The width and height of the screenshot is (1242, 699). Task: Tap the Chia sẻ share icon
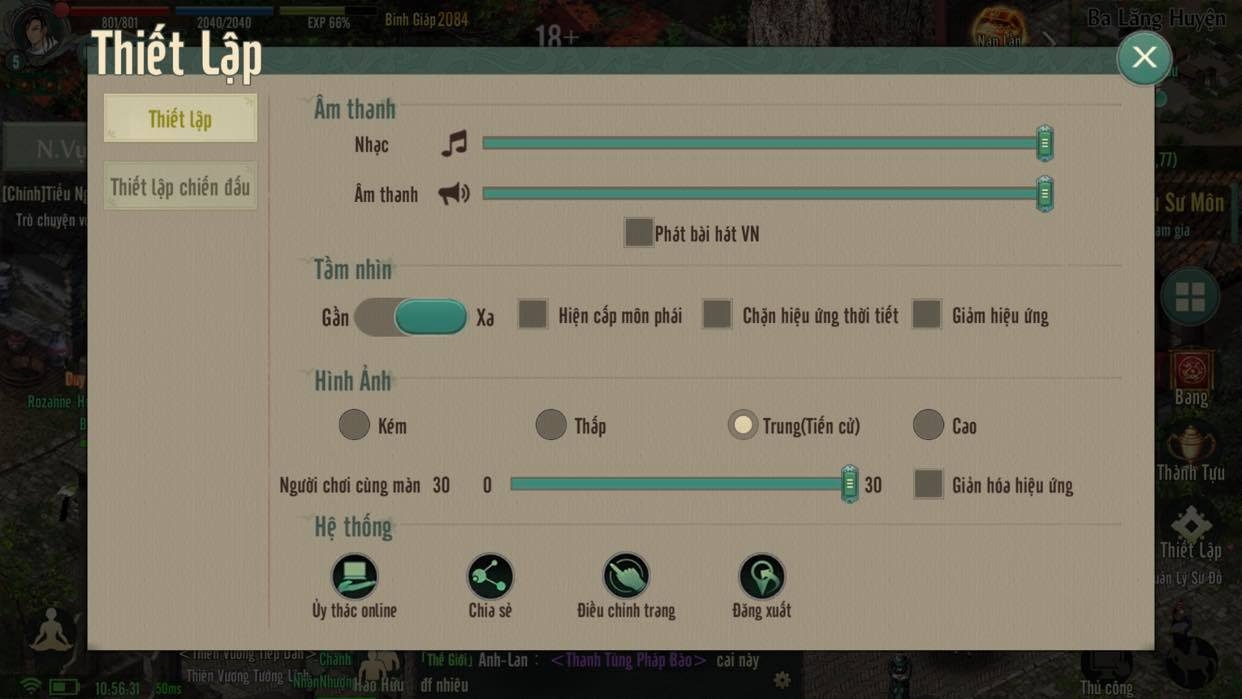[x=490, y=578]
